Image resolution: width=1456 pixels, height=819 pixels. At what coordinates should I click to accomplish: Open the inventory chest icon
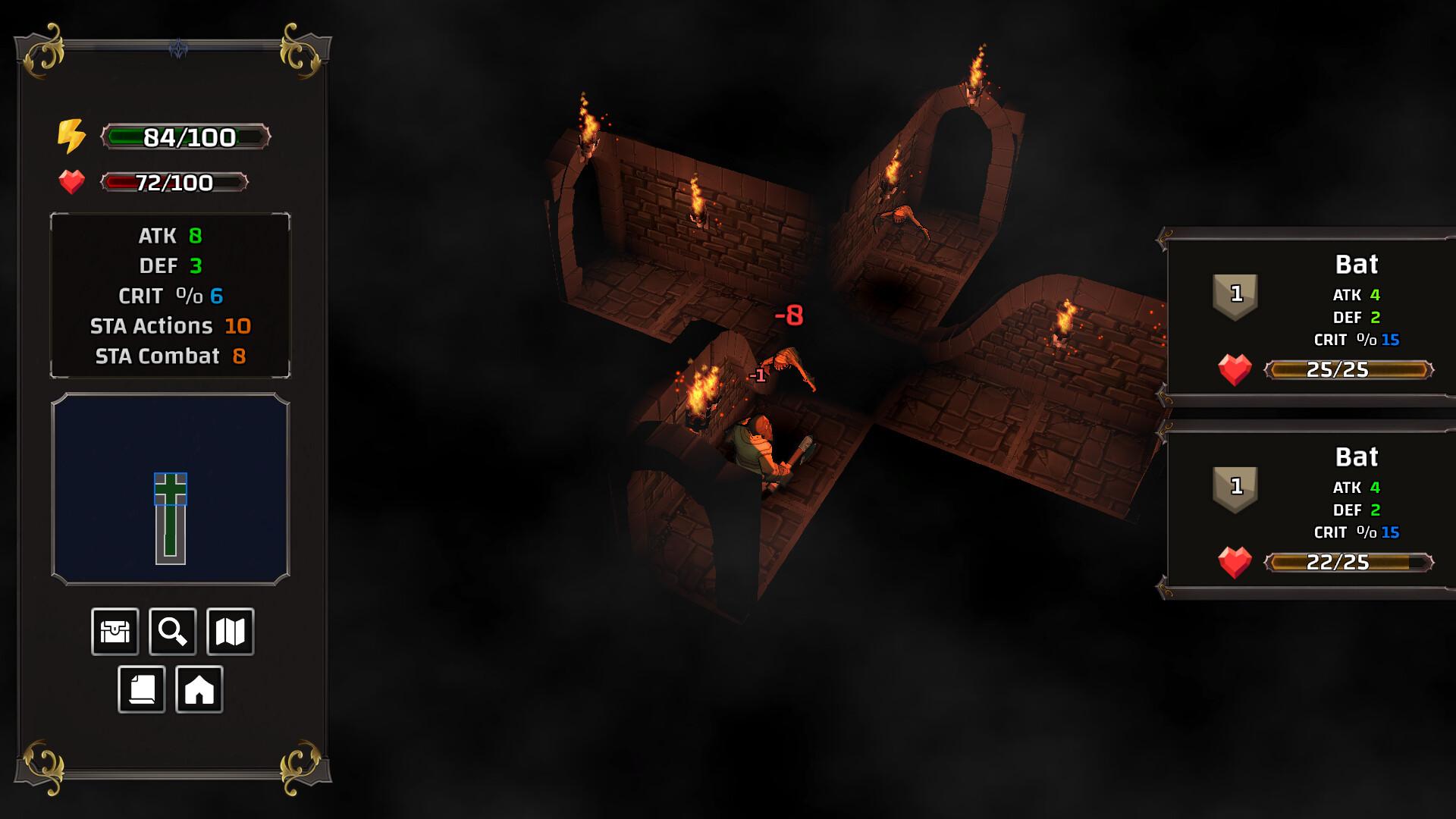click(x=115, y=631)
